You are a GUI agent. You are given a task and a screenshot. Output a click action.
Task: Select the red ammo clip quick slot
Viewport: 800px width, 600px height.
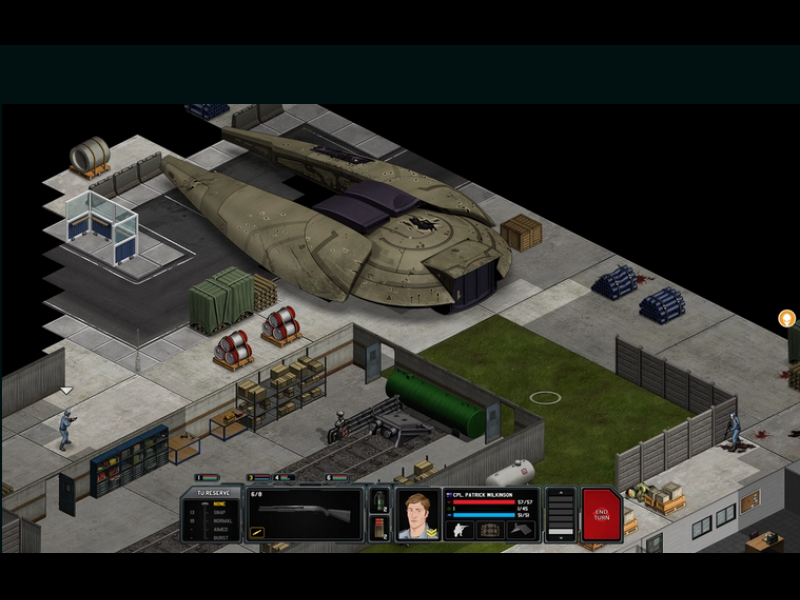(380, 528)
